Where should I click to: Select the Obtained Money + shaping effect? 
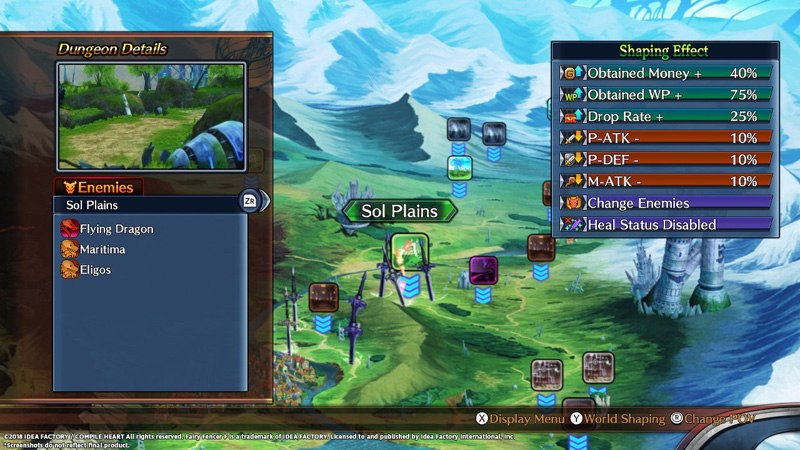point(665,73)
